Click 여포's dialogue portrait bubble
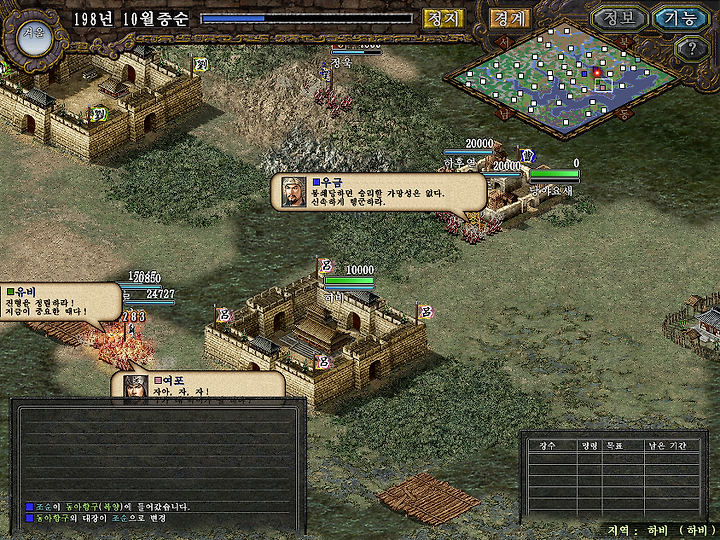The image size is (720, 540). (x=136, y=387)
